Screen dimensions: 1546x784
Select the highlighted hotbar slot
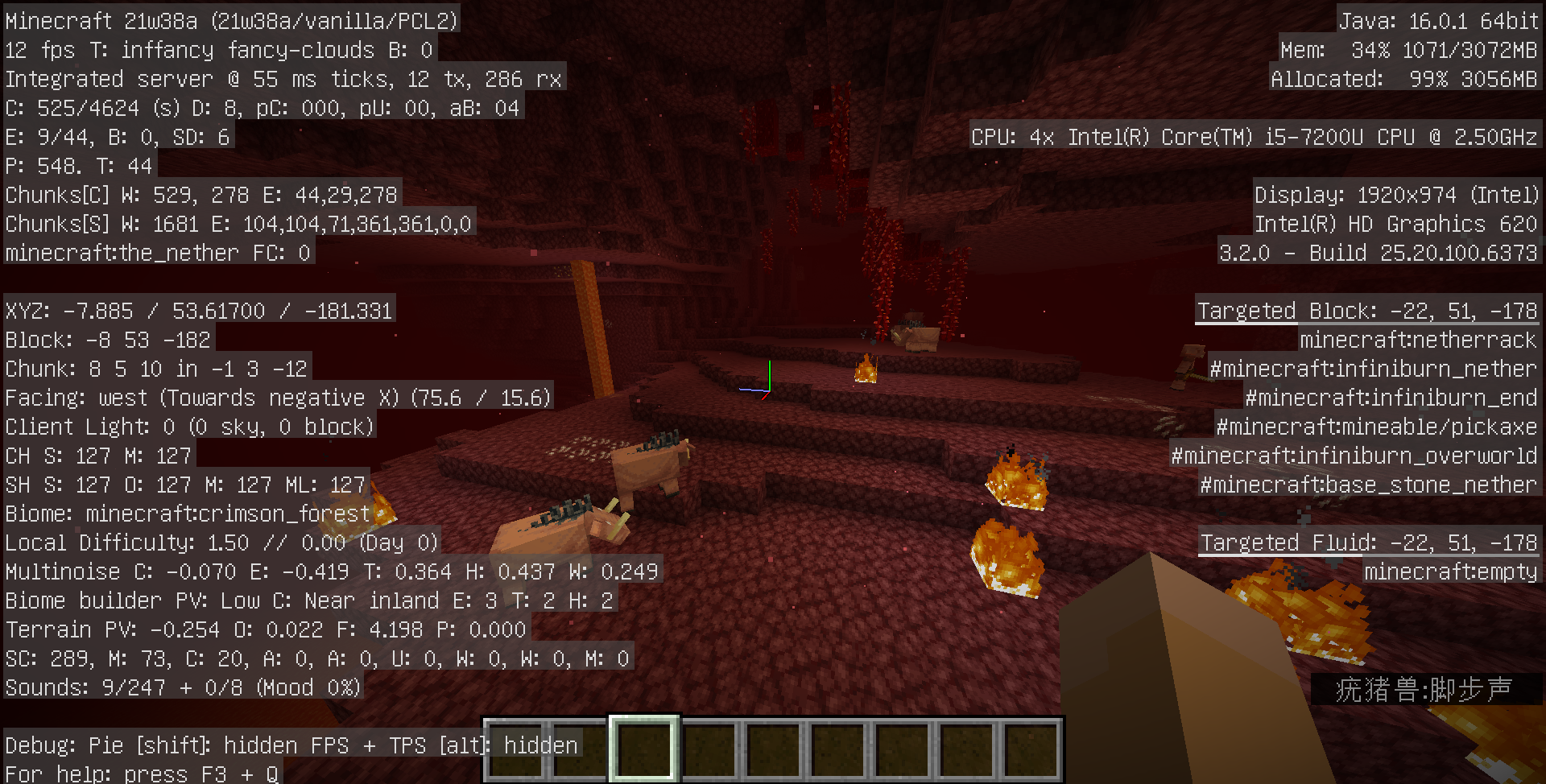coord(644,749)
